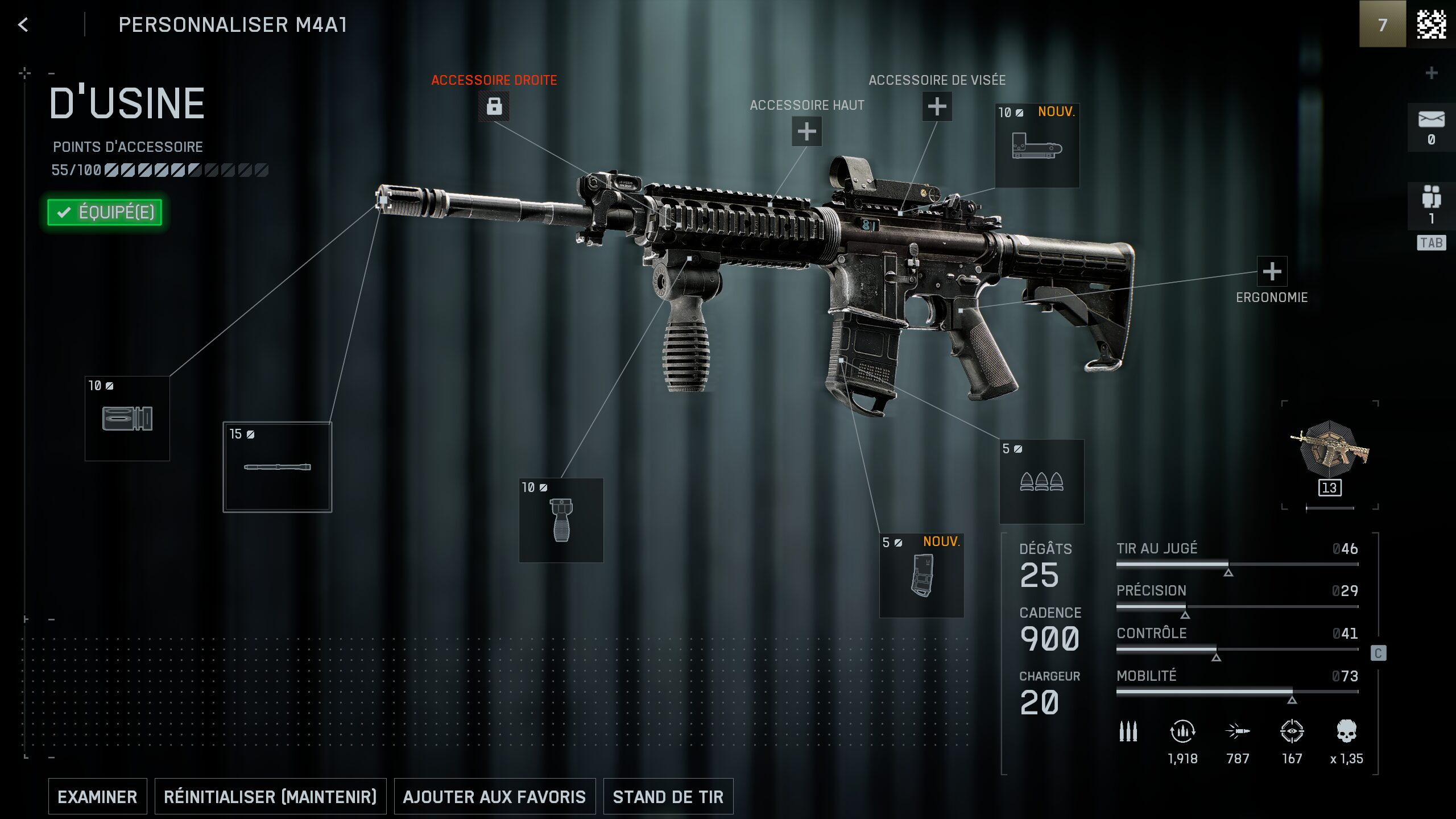This screenshot has width=1456, height=819.
Task: Click the locked ACCESSOIRE DROITE slot
Action: (494, 106)
